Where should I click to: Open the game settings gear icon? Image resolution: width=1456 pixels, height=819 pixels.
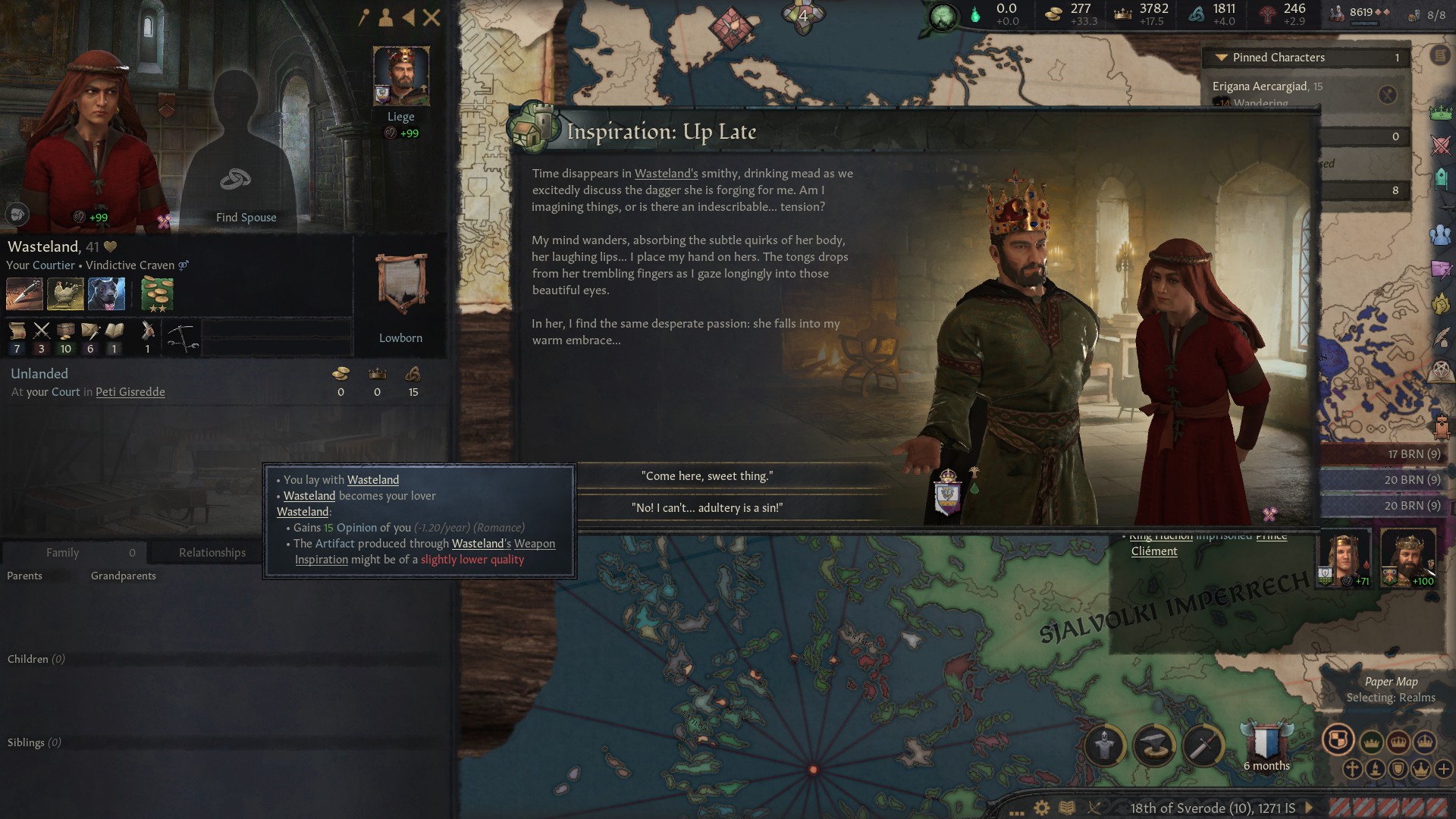click(1042, 808)
